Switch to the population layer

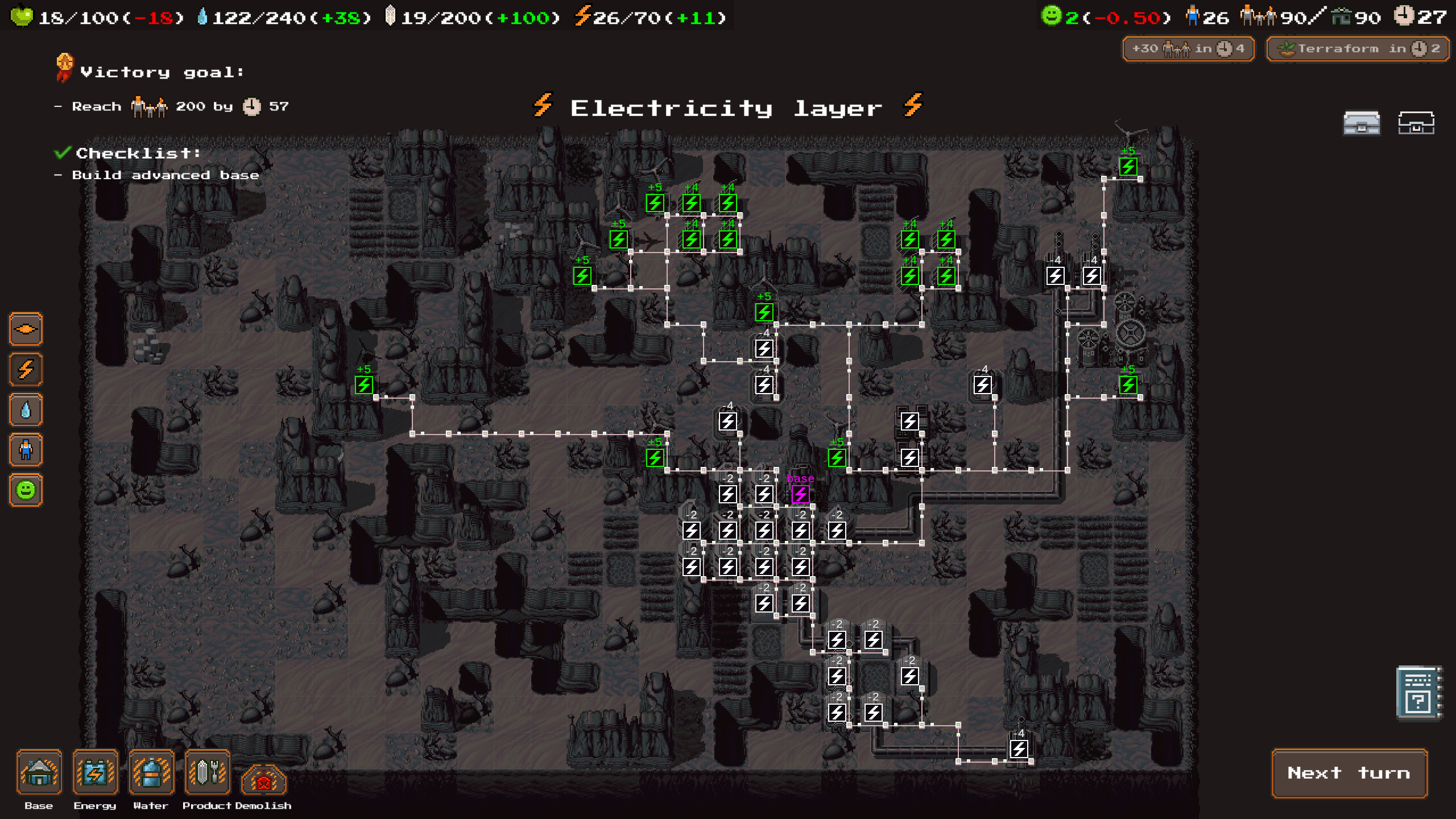click(25, 450)
